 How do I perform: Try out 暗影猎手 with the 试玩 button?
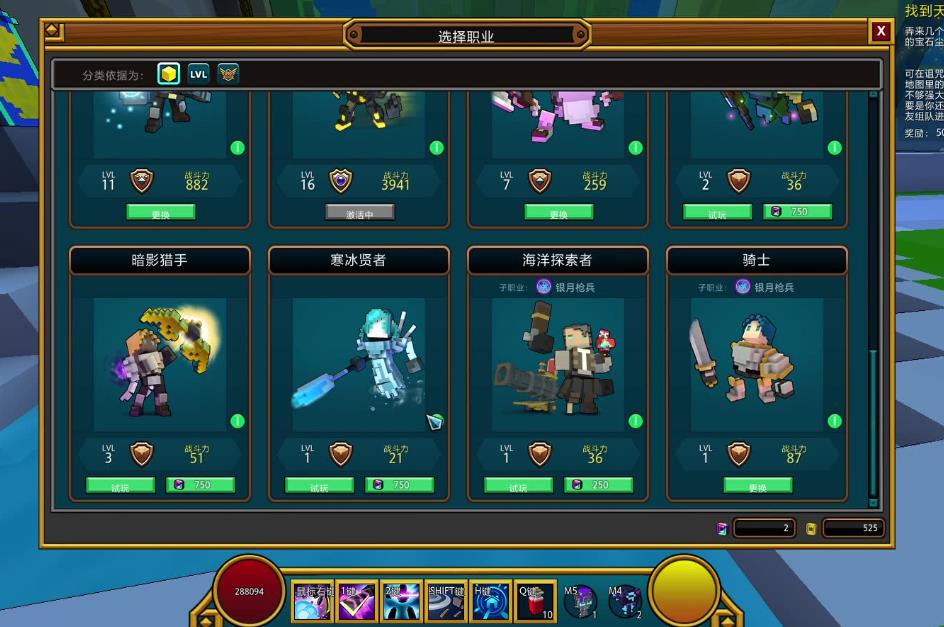pyautogui.click(x=120, y=486)
